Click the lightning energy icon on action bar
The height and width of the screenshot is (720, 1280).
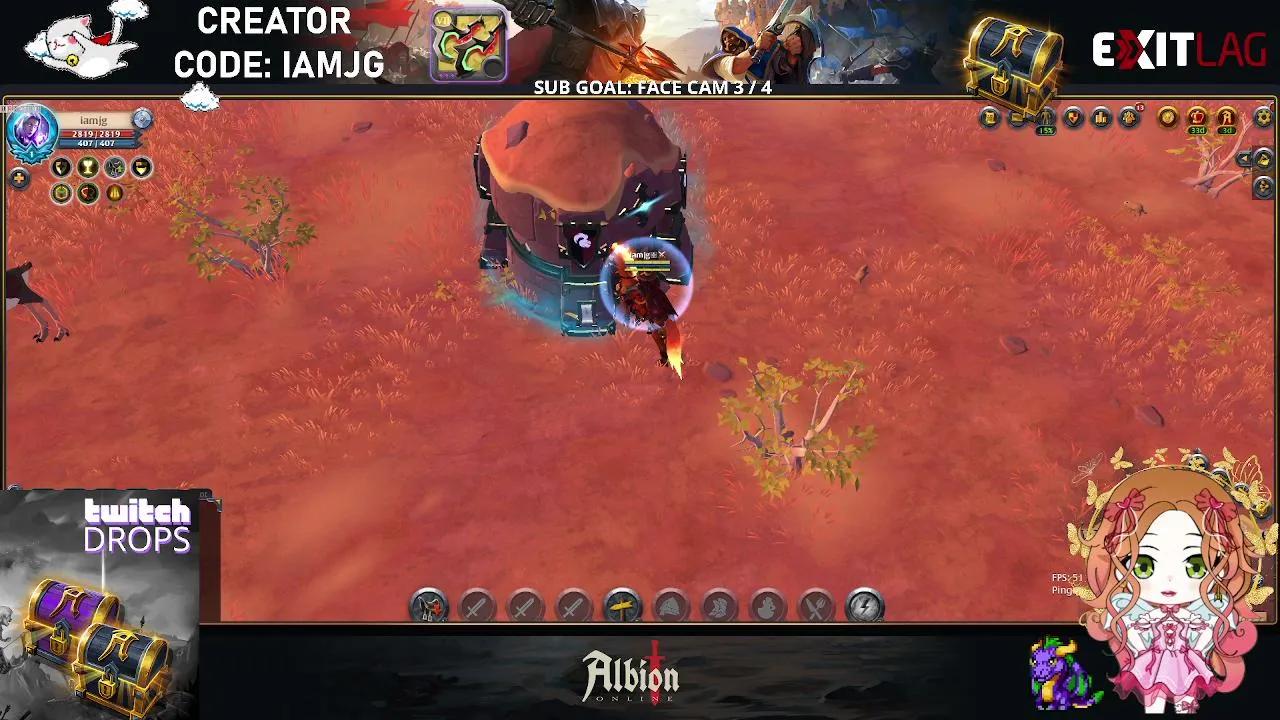[863, 604]
